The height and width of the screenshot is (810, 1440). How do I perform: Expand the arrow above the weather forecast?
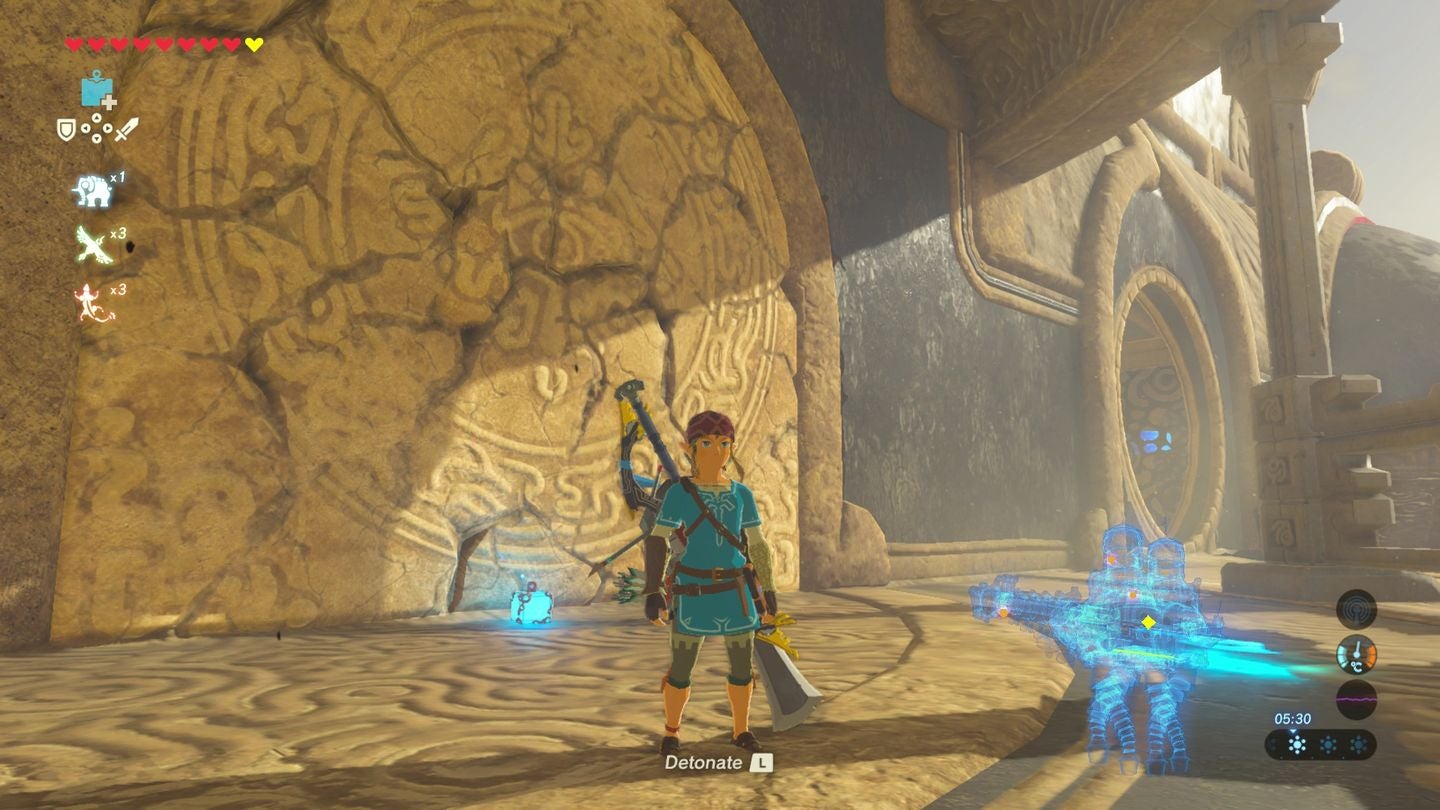(1292, 733)
